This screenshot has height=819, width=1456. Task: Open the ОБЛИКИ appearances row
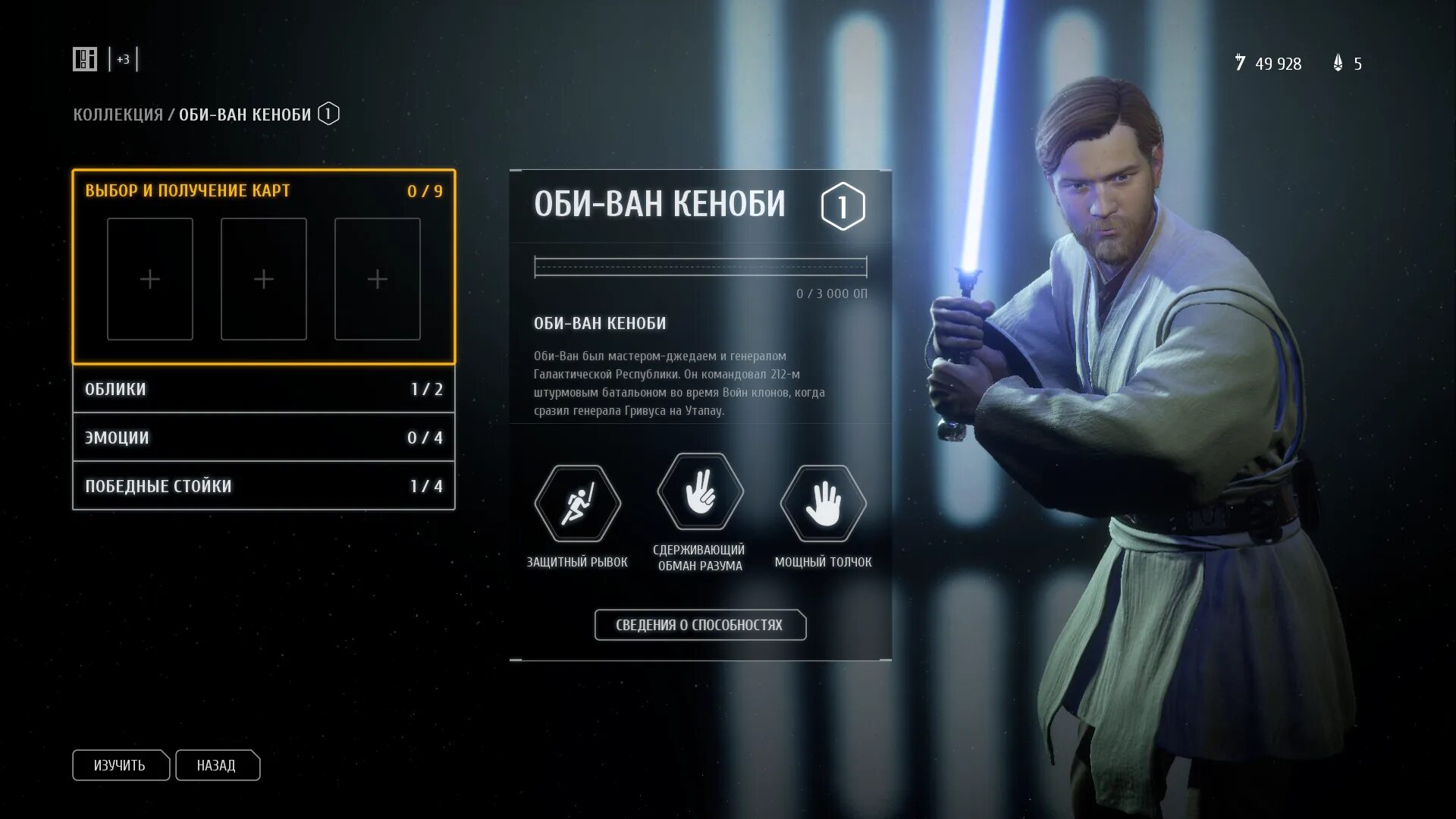(x=263, y=389)
